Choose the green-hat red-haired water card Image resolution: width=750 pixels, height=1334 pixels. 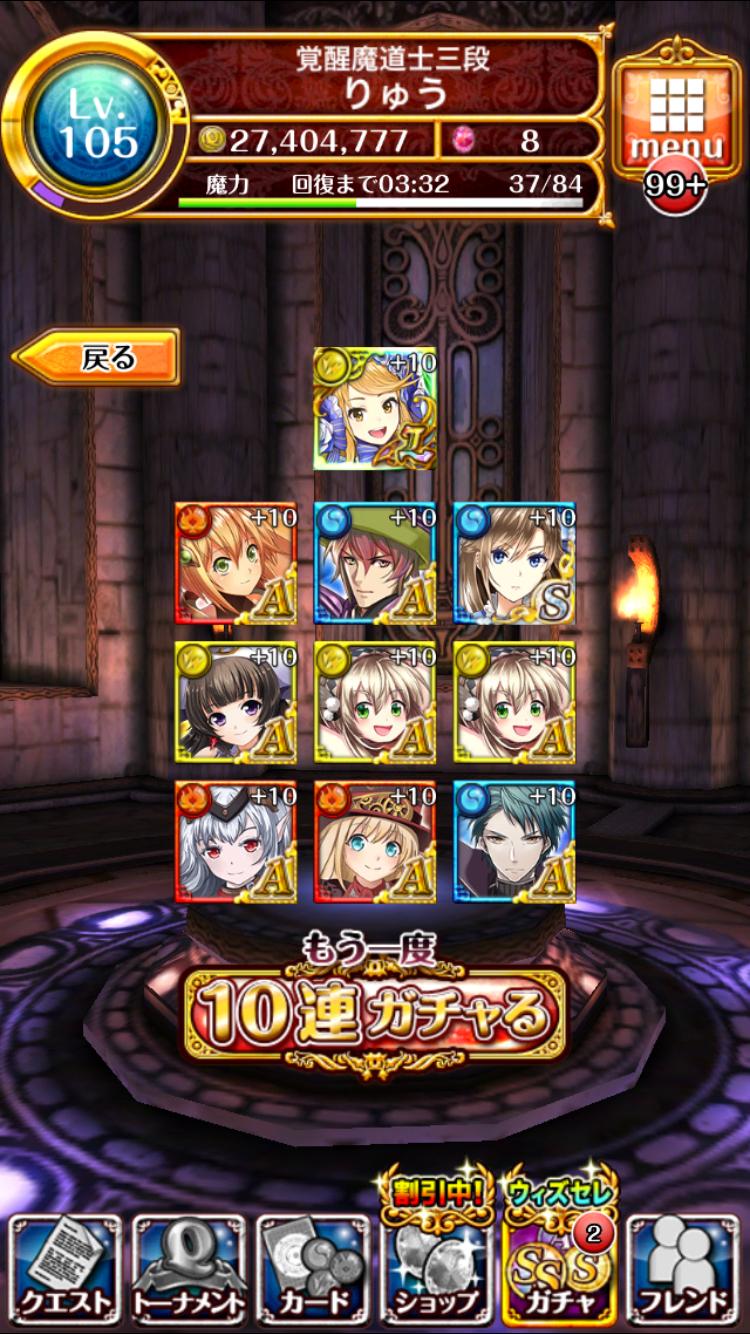click(x=375, y=563)
